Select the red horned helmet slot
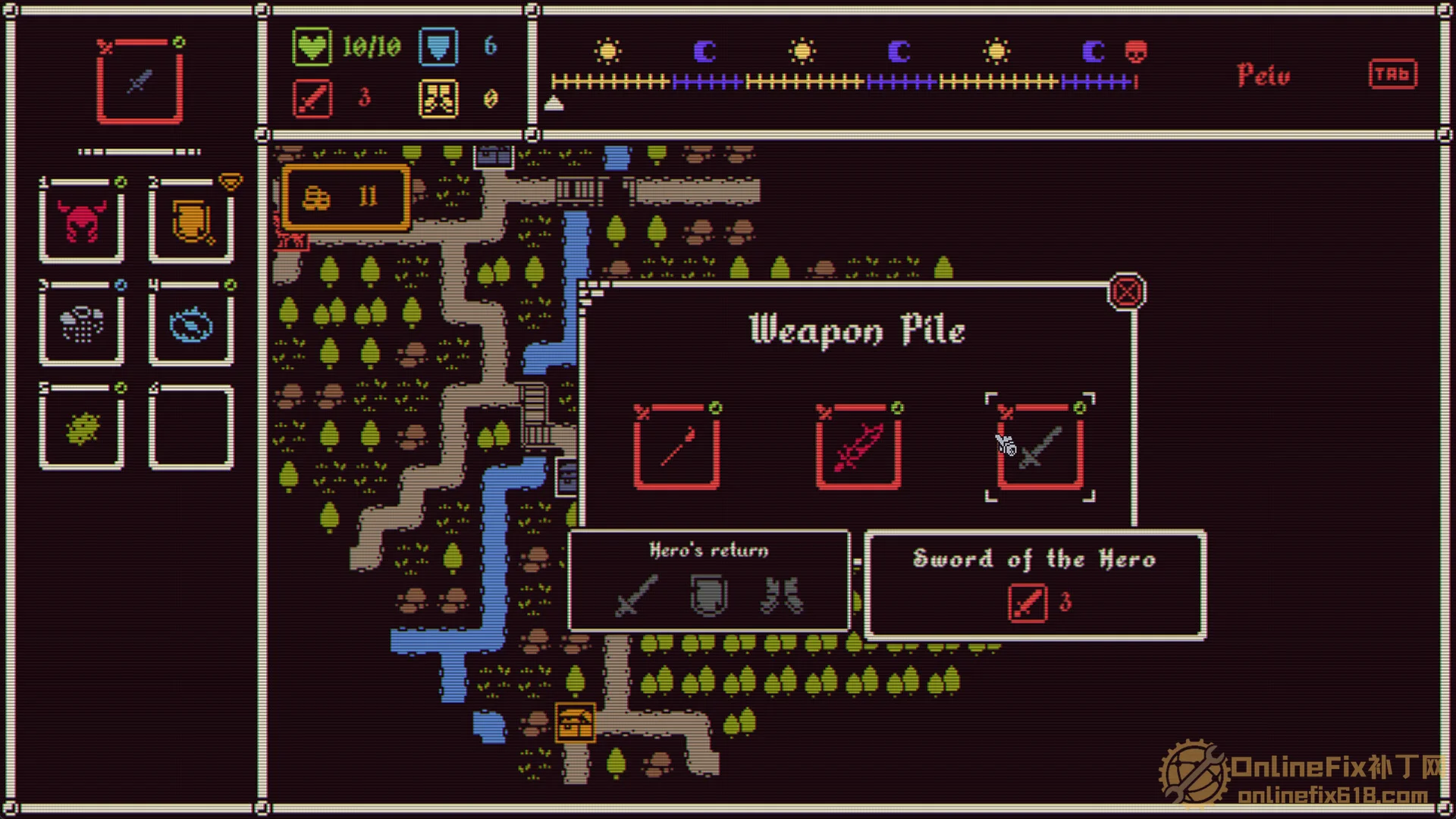 [x=82, y=222]
